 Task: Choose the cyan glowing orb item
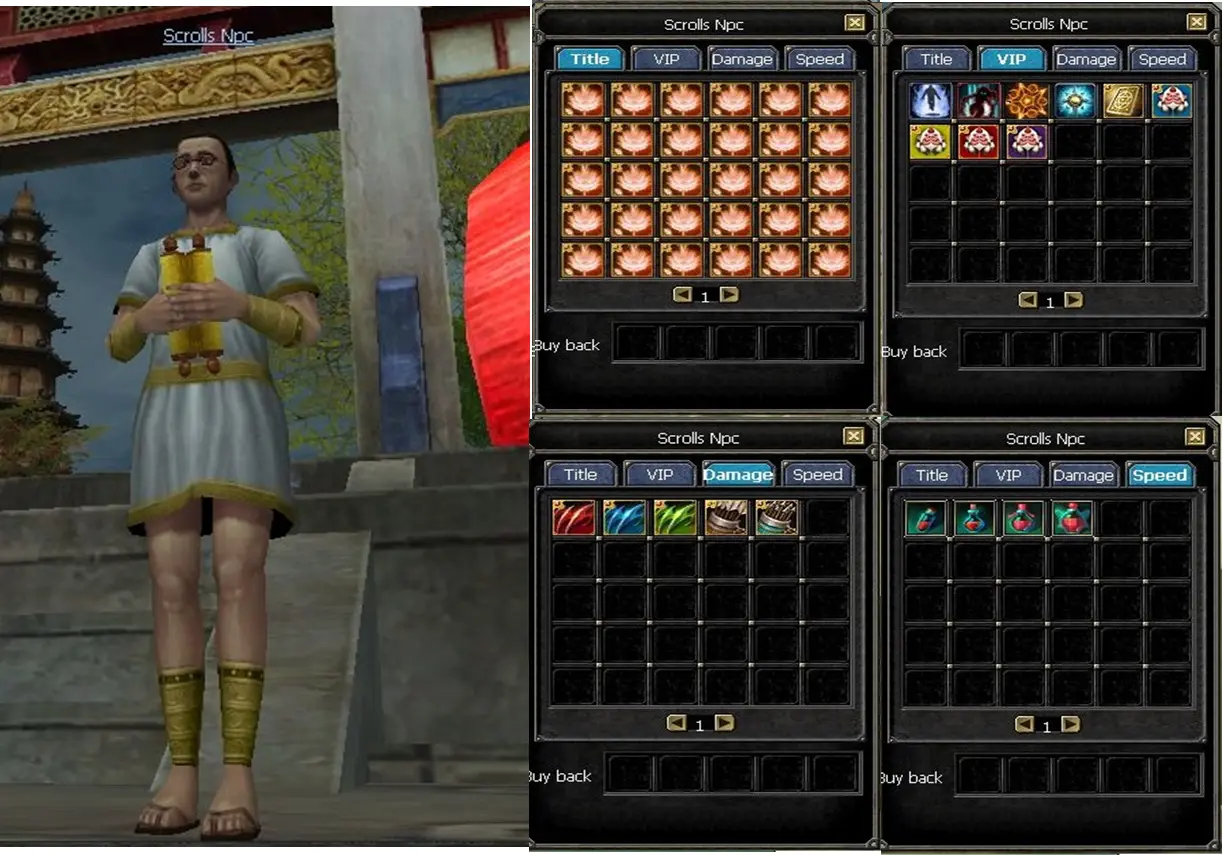click(x=1075, y=101)
